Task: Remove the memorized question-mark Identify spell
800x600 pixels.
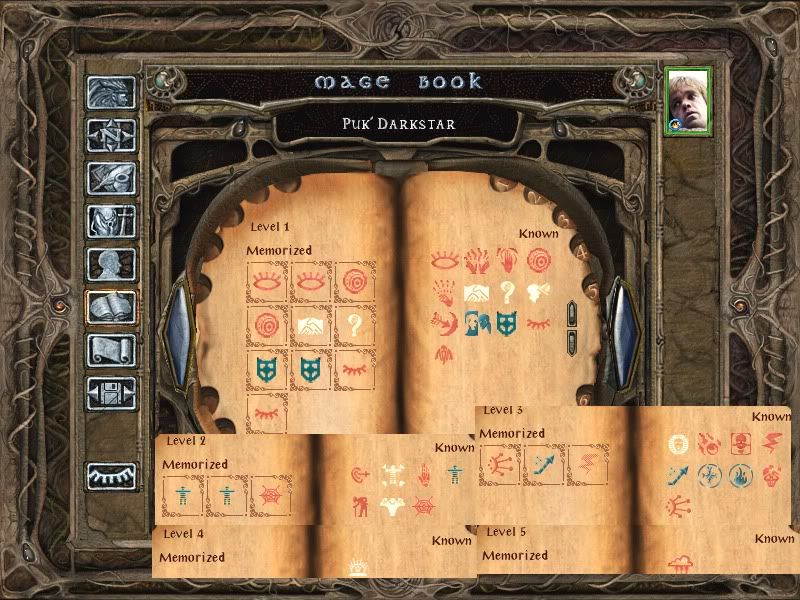Action: tap(355, 326)
